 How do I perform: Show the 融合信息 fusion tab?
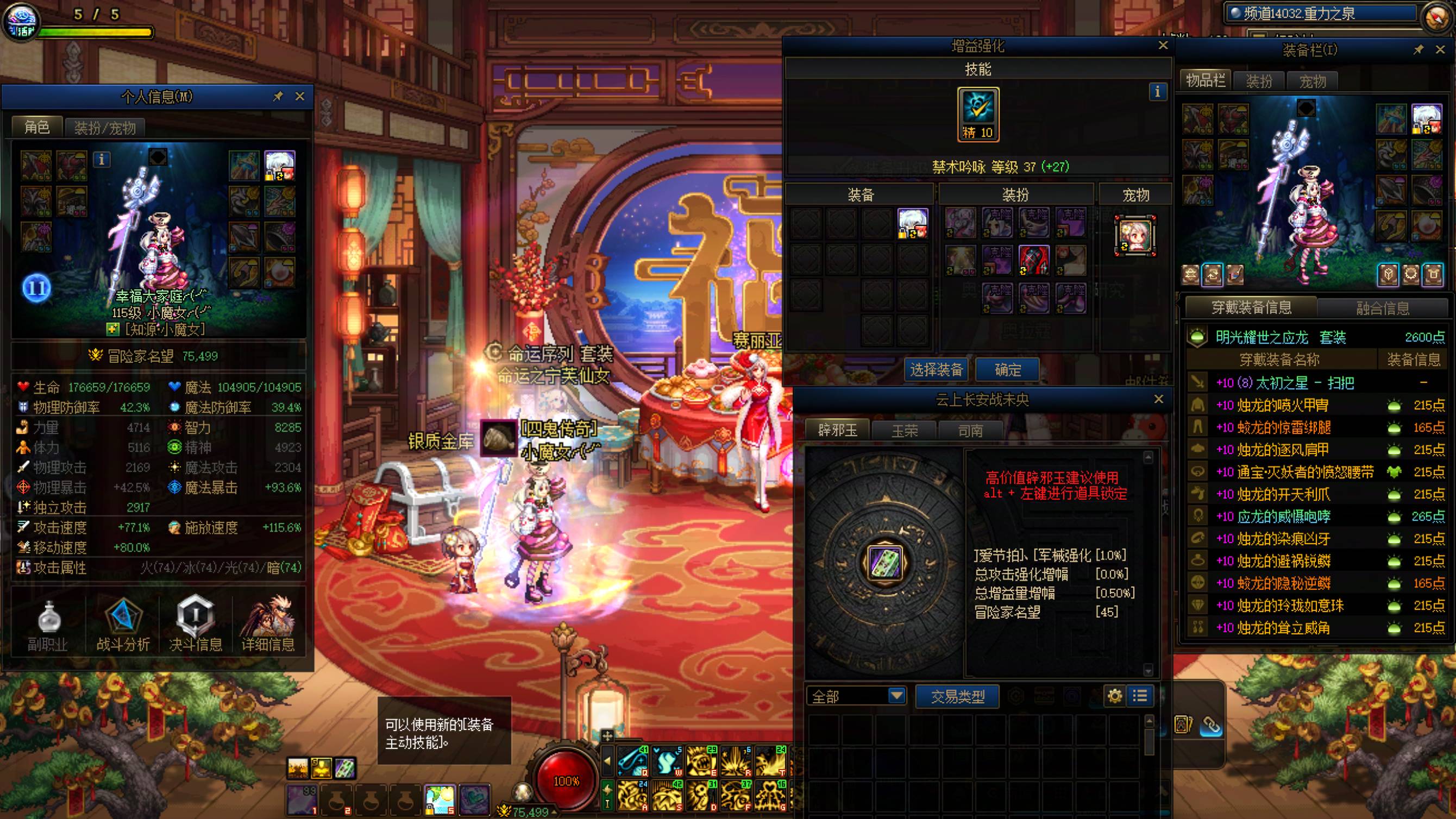point(1383,308)
